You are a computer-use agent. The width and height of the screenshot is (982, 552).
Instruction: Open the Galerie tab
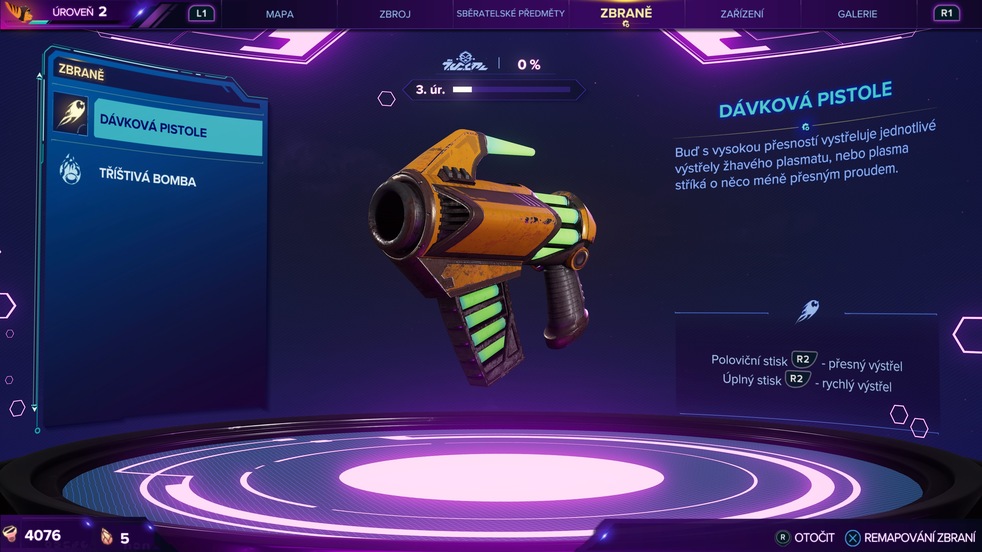857,14
